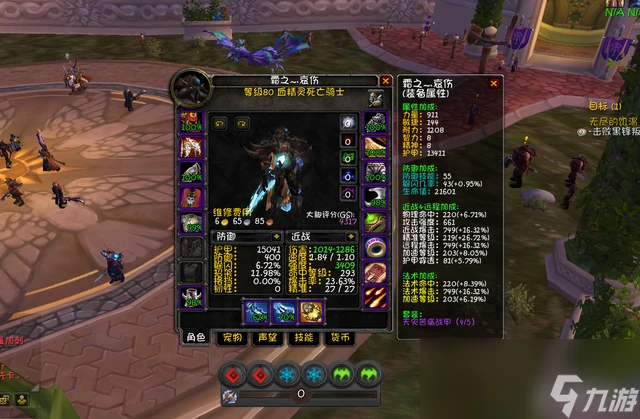Open the 技能 tab

tap(303, 338)
